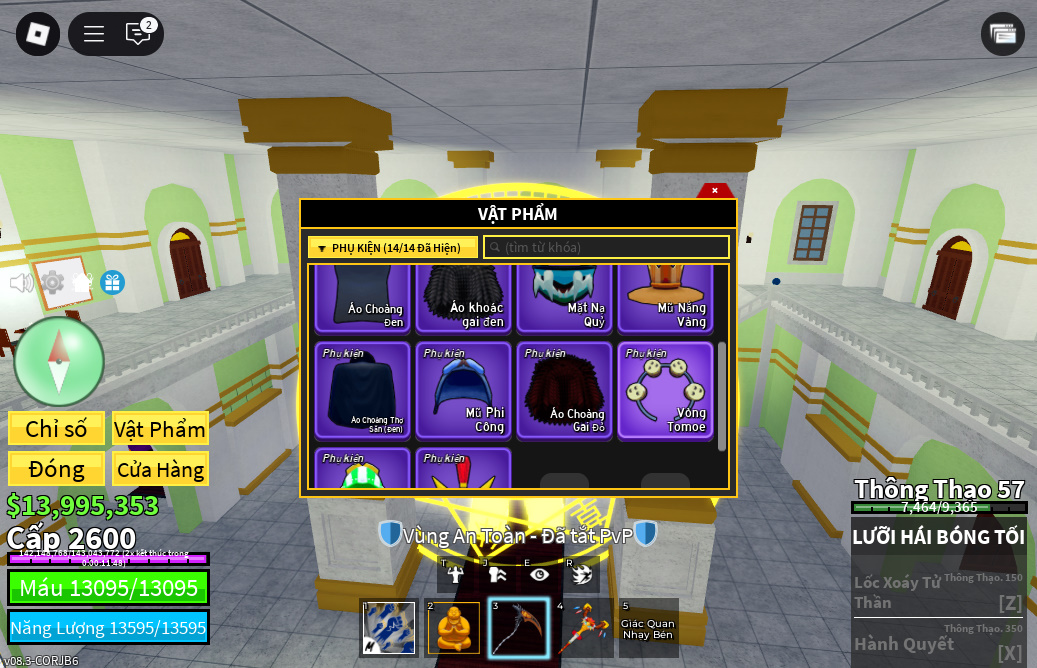
Task: Toggle the speaker sound icon
Action: click(x=21, y=283)
